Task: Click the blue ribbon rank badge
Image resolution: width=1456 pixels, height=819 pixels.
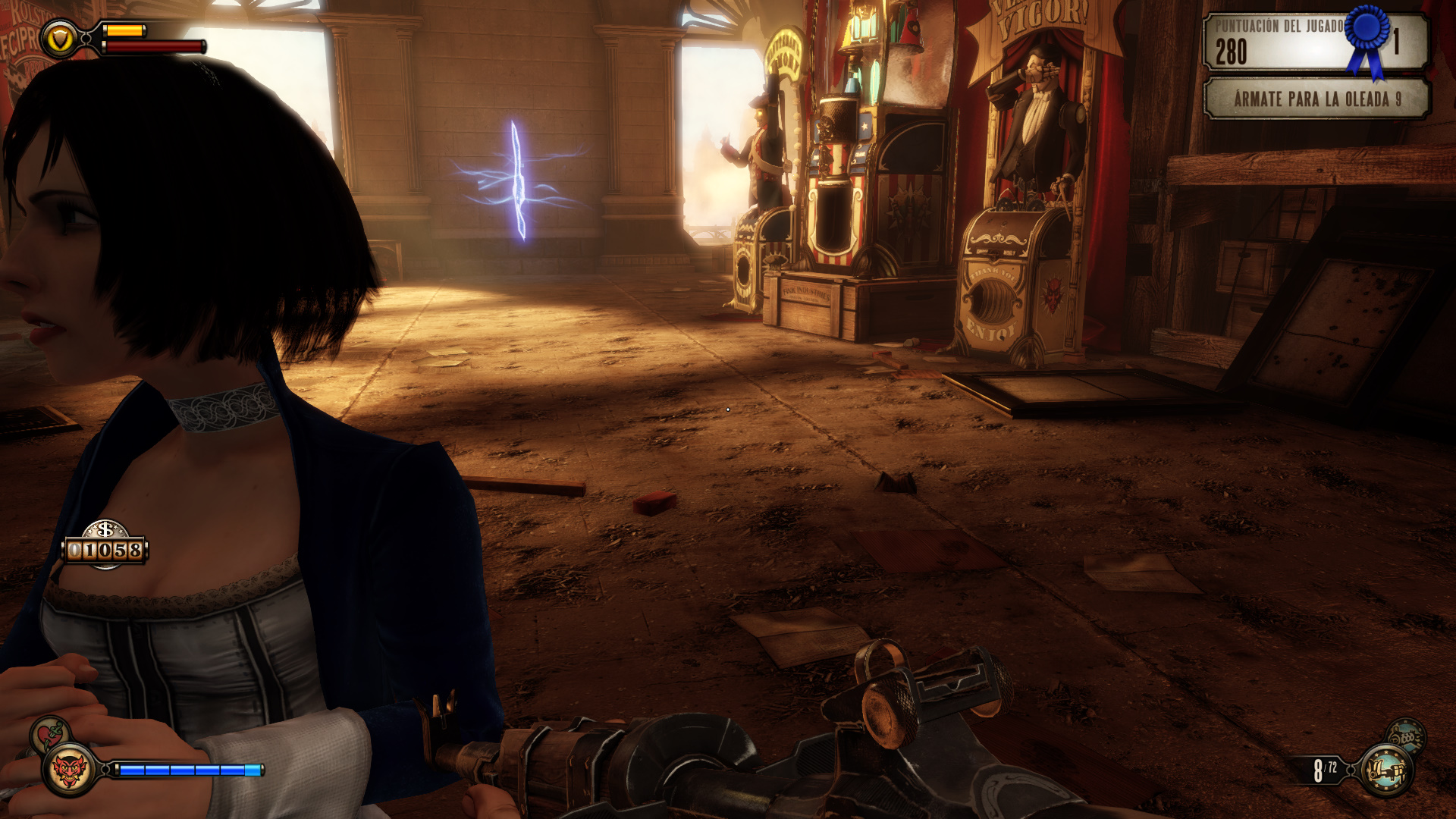Action: point(1367,36)
